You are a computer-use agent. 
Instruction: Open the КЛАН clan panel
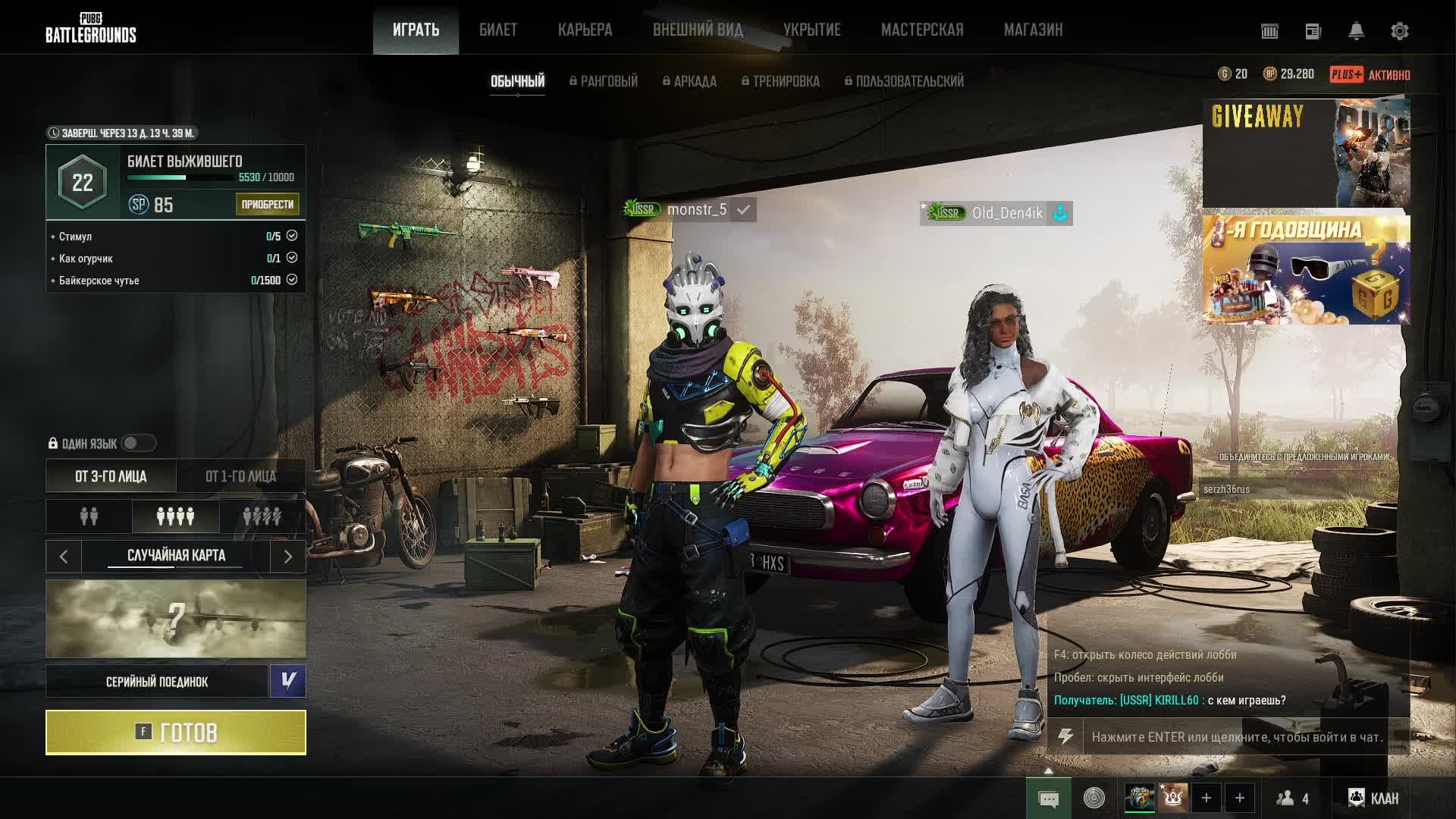[x=1373, y=798]
